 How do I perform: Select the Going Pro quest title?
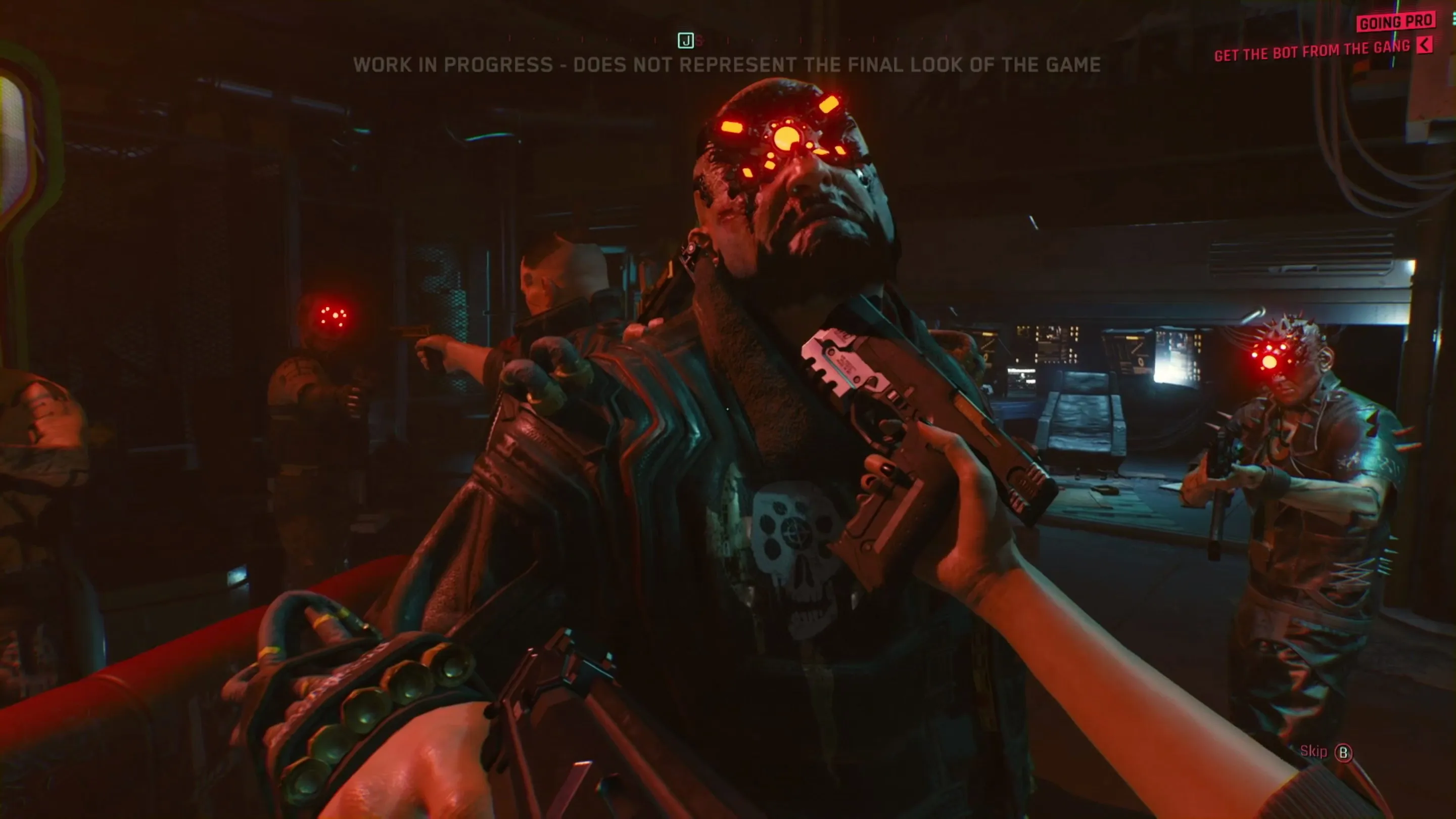1396,22
